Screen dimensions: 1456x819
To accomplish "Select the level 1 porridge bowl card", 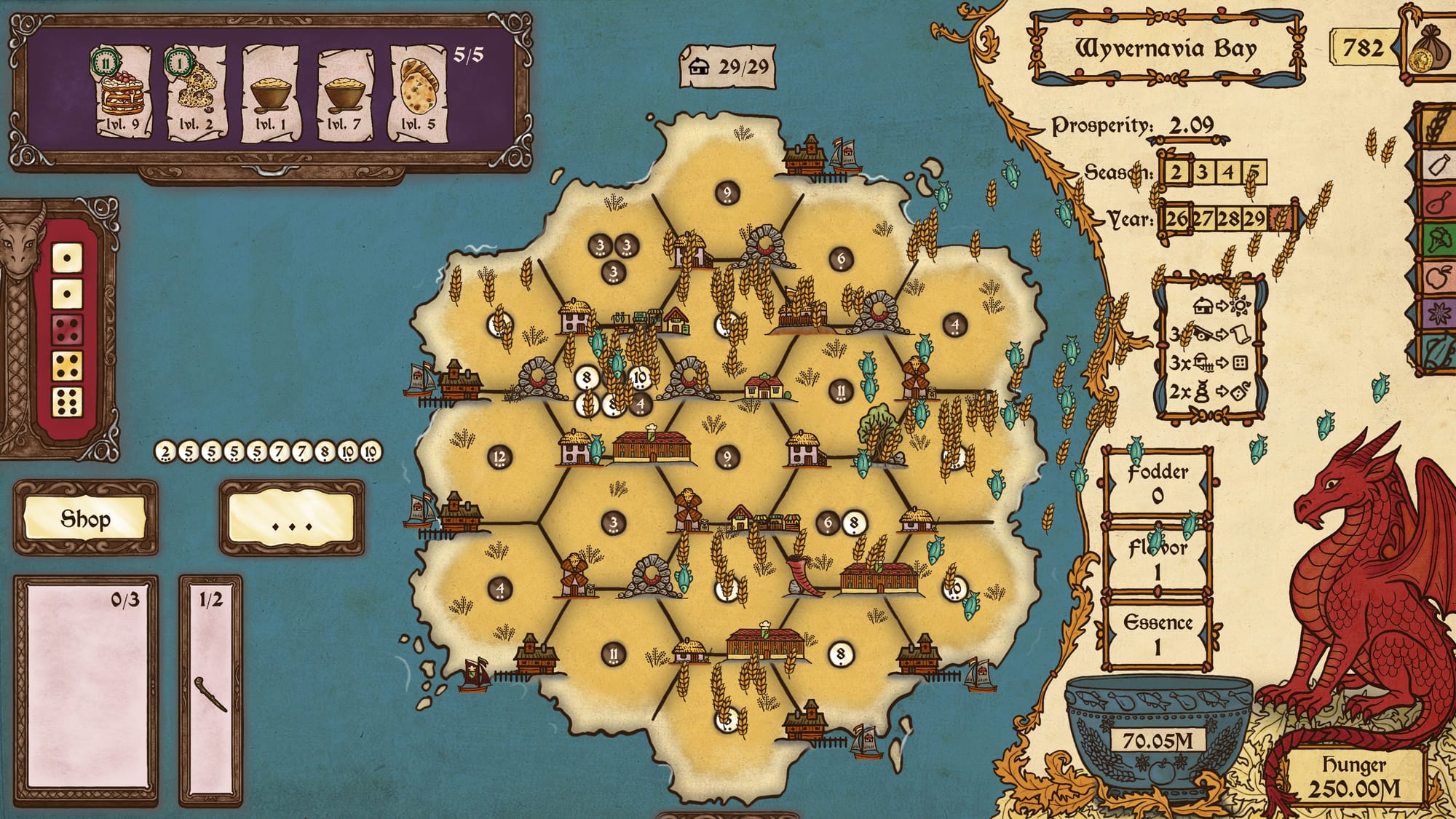I will coord(271,92).
